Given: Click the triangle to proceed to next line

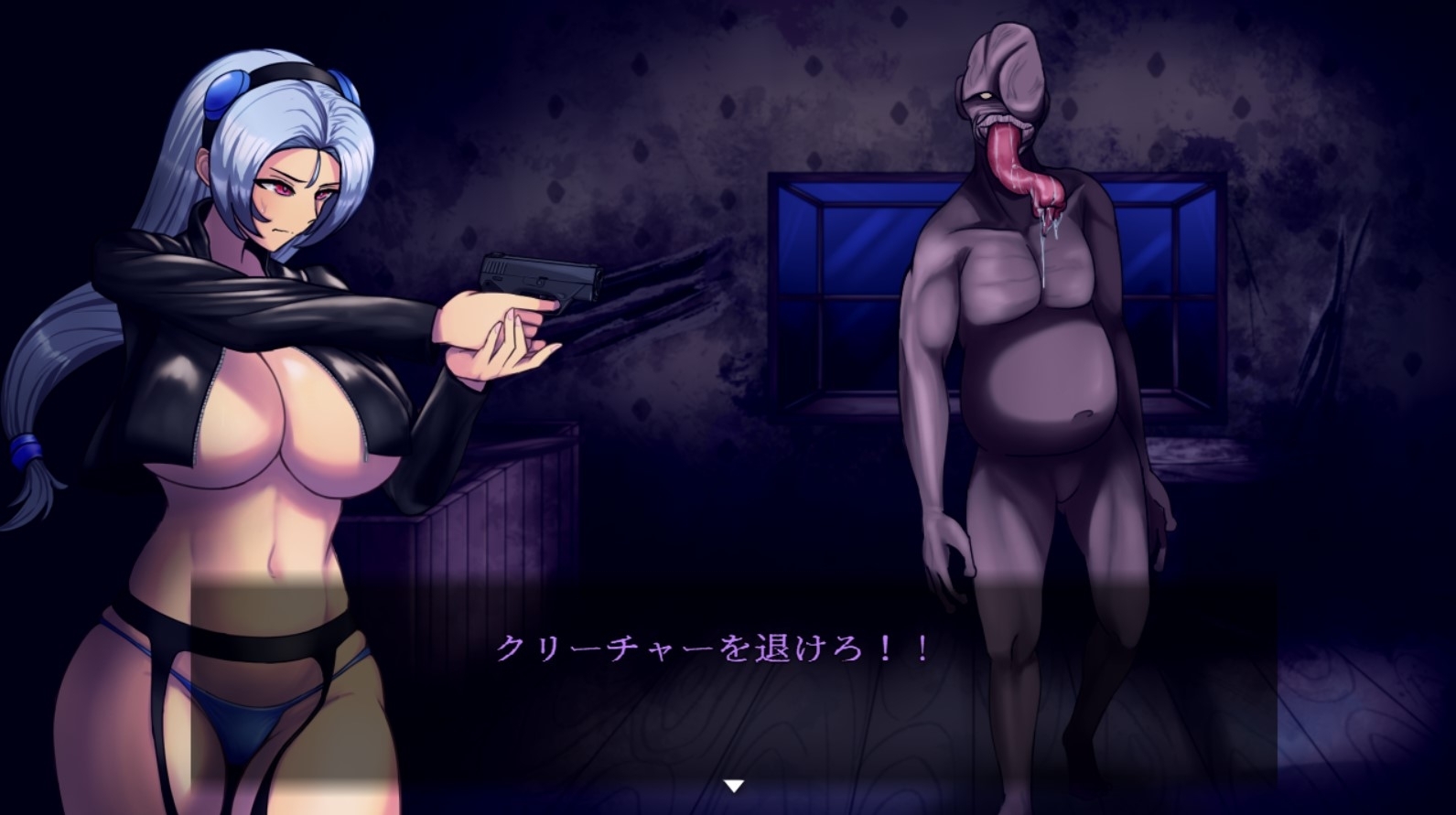Looking at the screenshot, I should (x=732, y=784).
